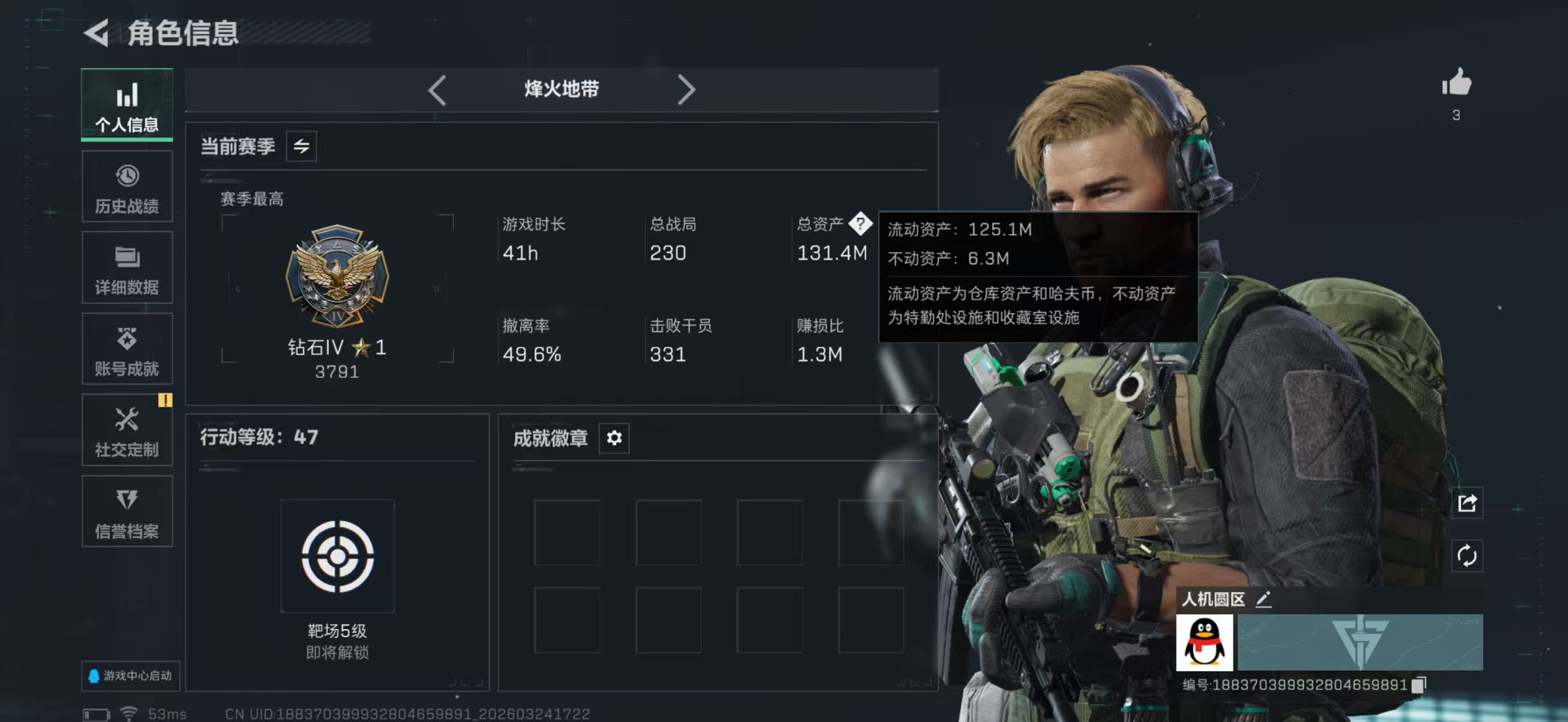Go back using the arrow beside 角色信息
The width and height of the screenshot is (1568, 722).
click(97, 33)
